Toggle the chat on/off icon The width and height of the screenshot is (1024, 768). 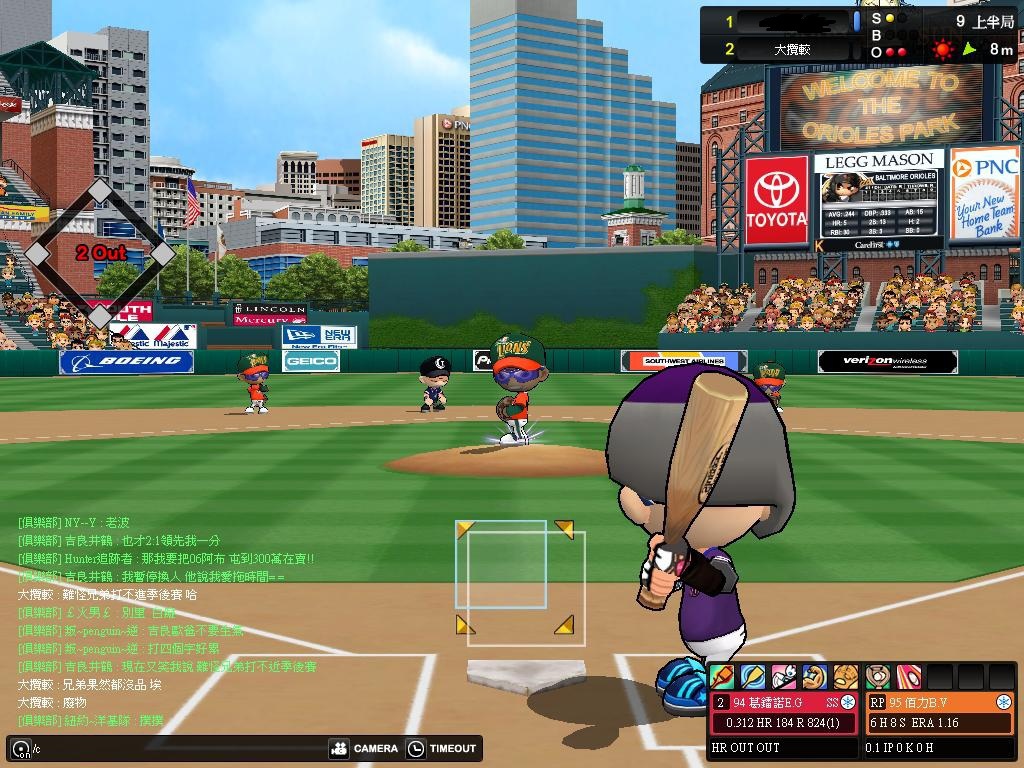click(x=20, y=748)
